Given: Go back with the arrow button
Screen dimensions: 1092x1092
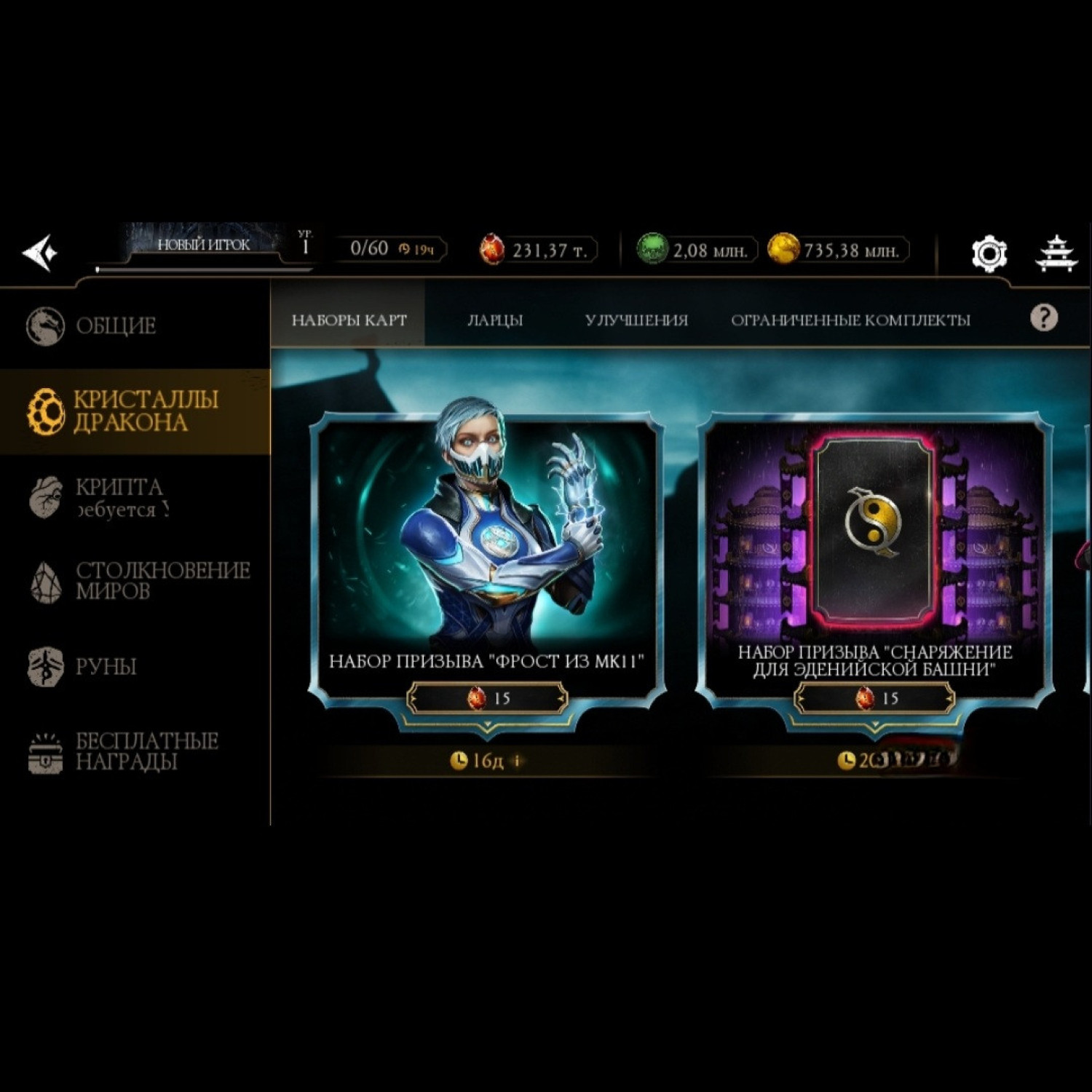Looking at the screenshot, I should pyautogui.click(x=40, y=253).
